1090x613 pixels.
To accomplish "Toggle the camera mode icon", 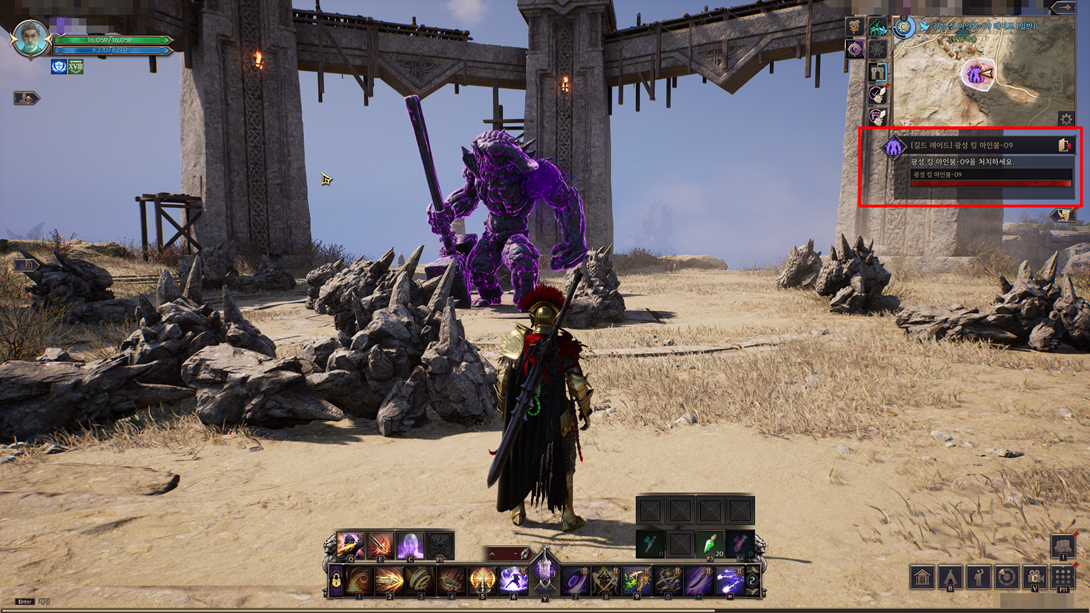I will 1035,578.
